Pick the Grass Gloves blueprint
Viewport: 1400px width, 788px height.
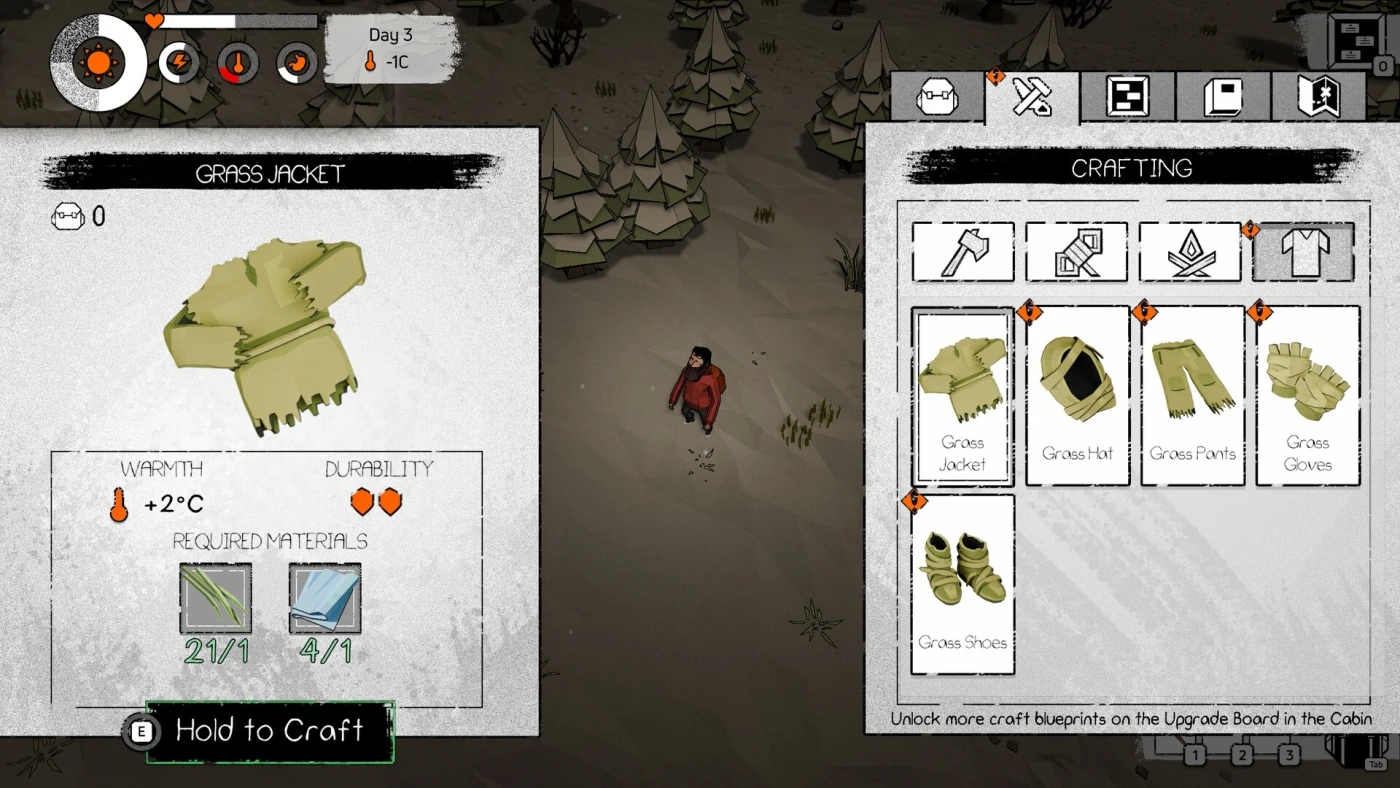(x=1307, y=397)
